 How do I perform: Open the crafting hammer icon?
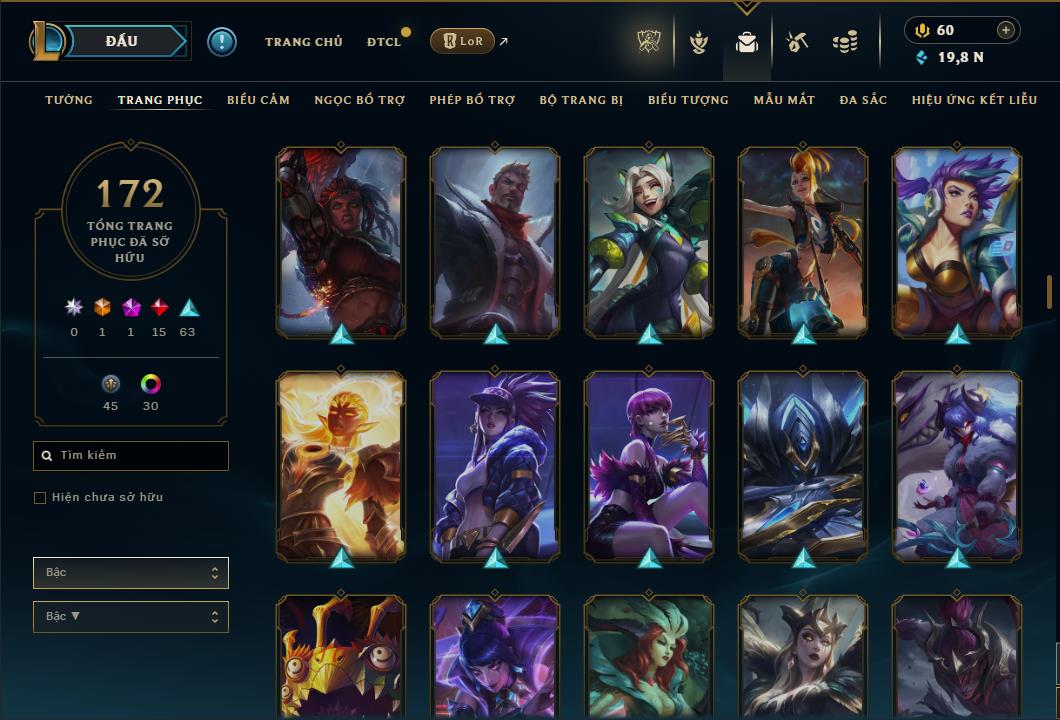(x=796, y=42)
